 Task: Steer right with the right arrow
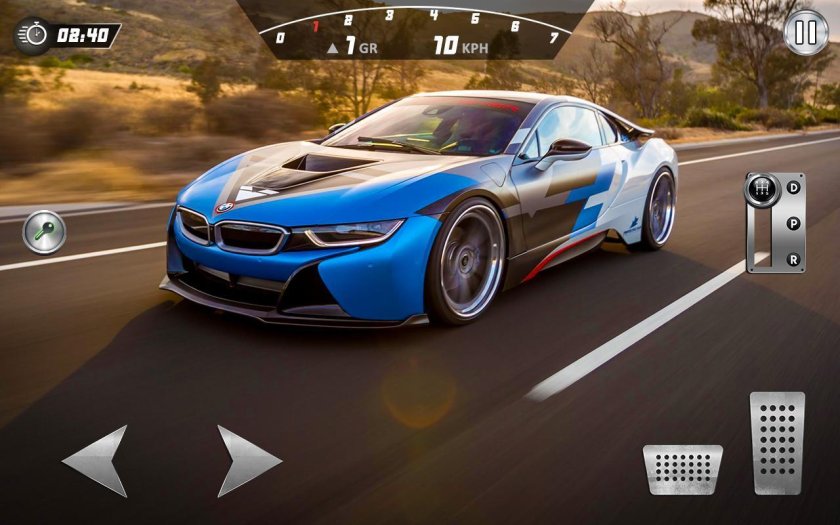[247, 460]
